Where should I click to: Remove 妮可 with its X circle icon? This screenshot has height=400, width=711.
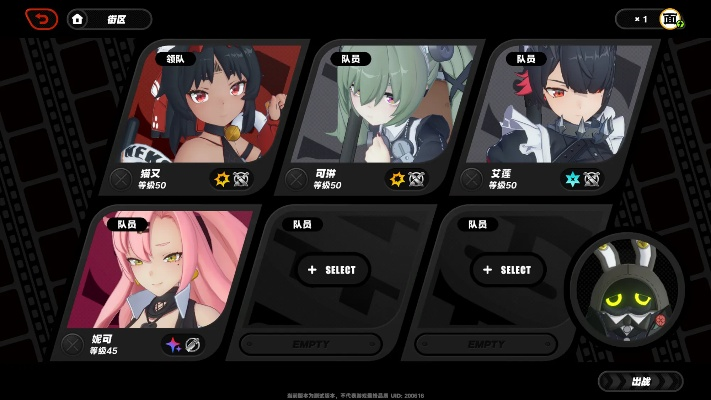(x=72, y=344)
